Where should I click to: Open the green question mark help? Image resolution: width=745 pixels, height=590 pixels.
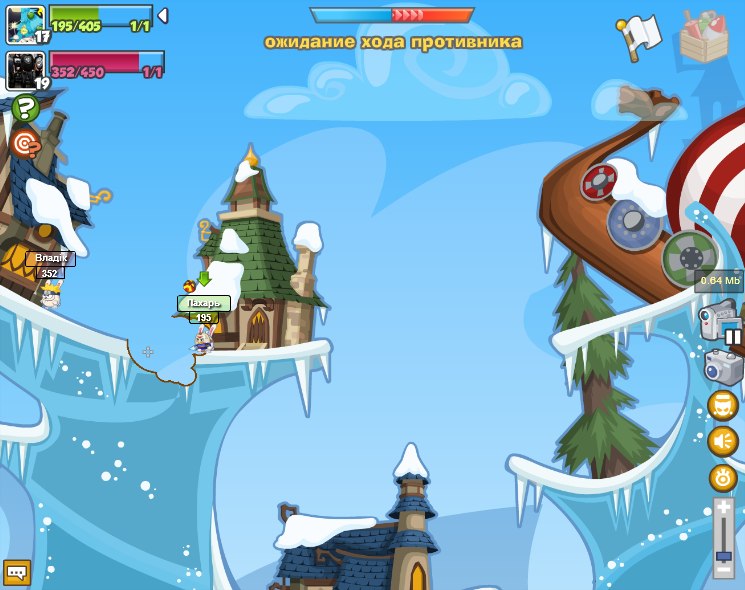click(25, 108)
